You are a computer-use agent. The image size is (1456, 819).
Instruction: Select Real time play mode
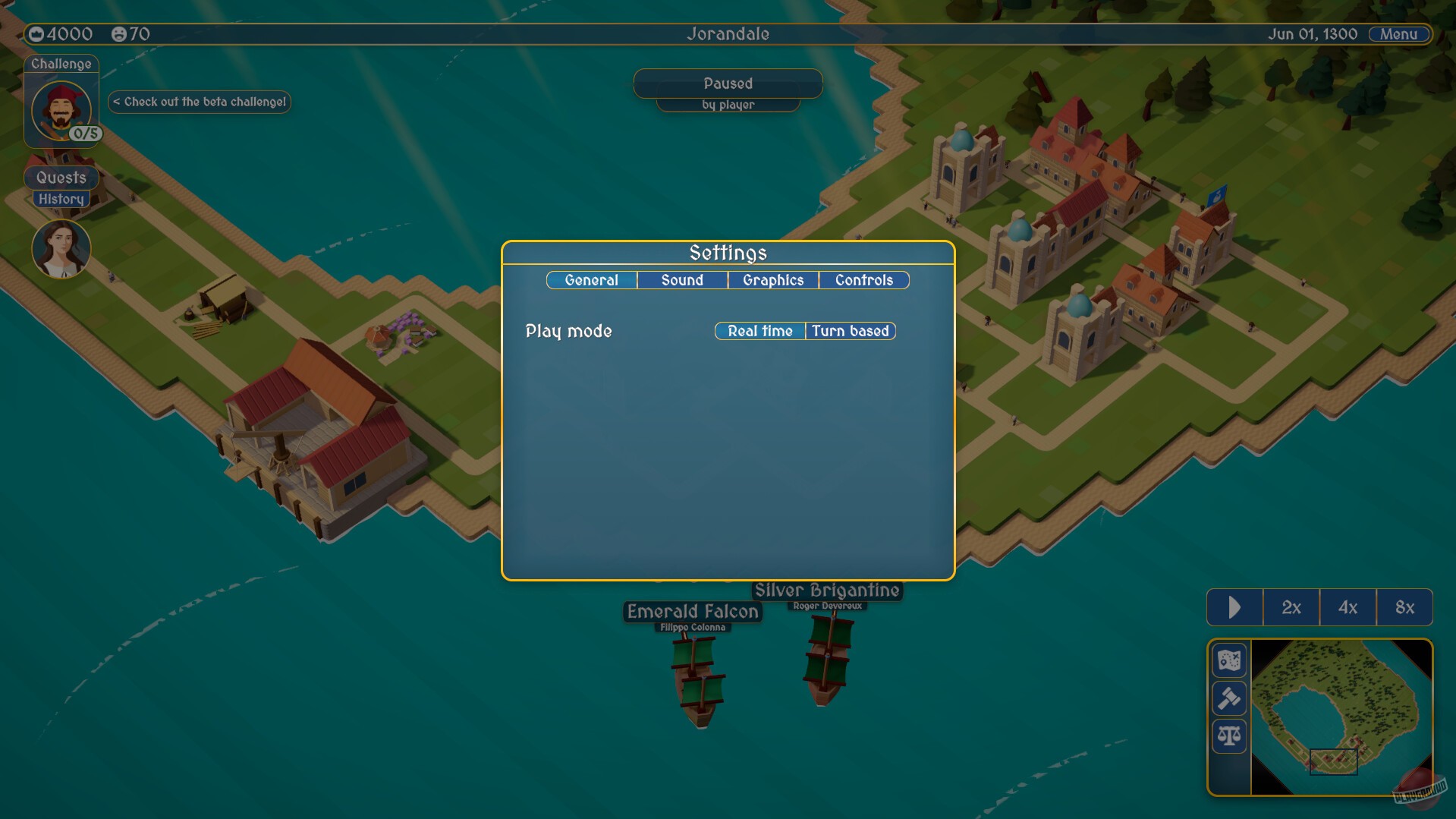point(759,331)
